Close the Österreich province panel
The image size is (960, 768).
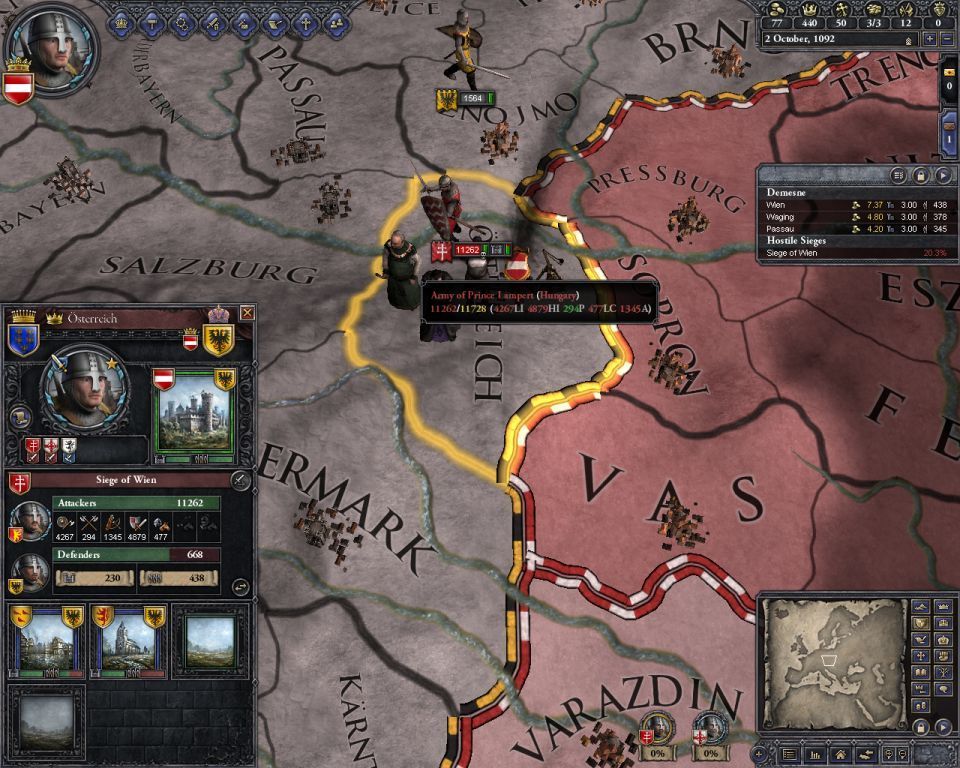(247, 313)
